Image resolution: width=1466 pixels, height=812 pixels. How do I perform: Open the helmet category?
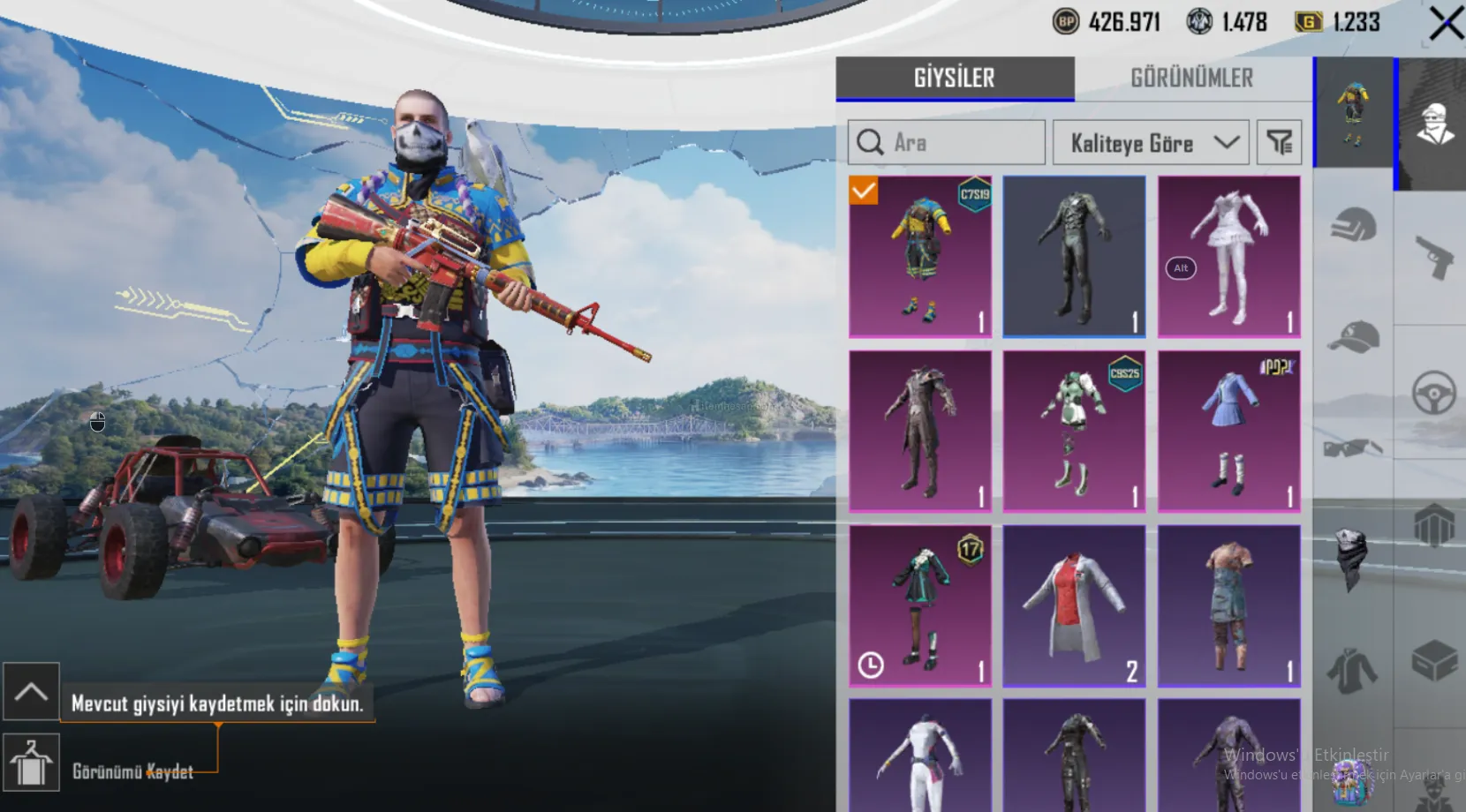[1353, 225]
